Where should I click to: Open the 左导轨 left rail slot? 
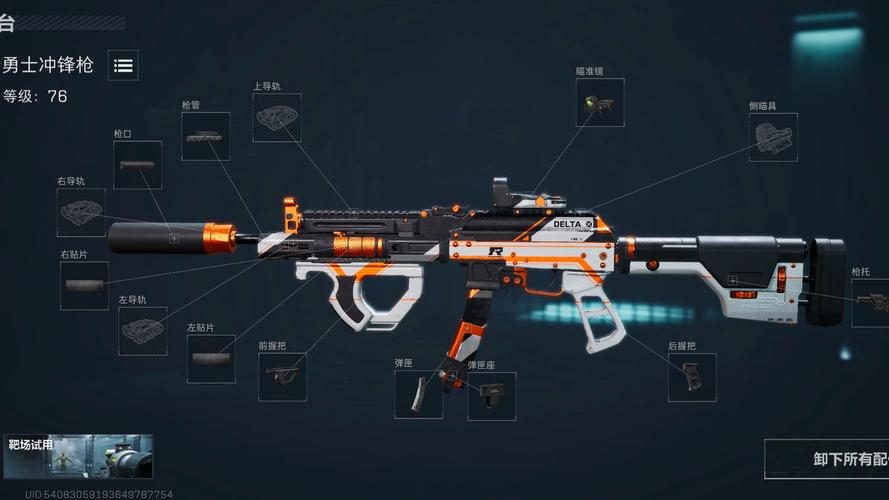point(142,331)
